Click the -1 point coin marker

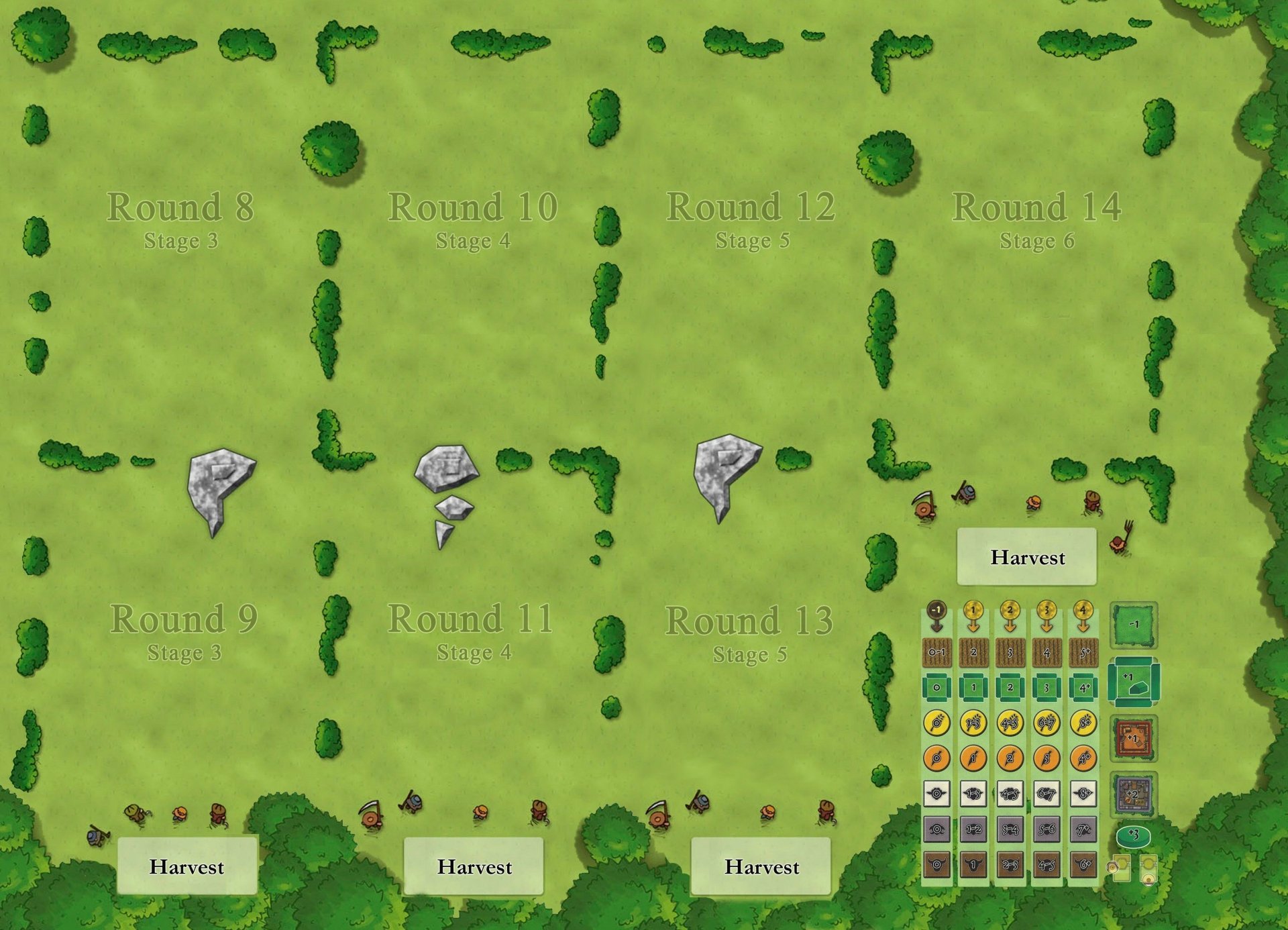pos(935,609)
